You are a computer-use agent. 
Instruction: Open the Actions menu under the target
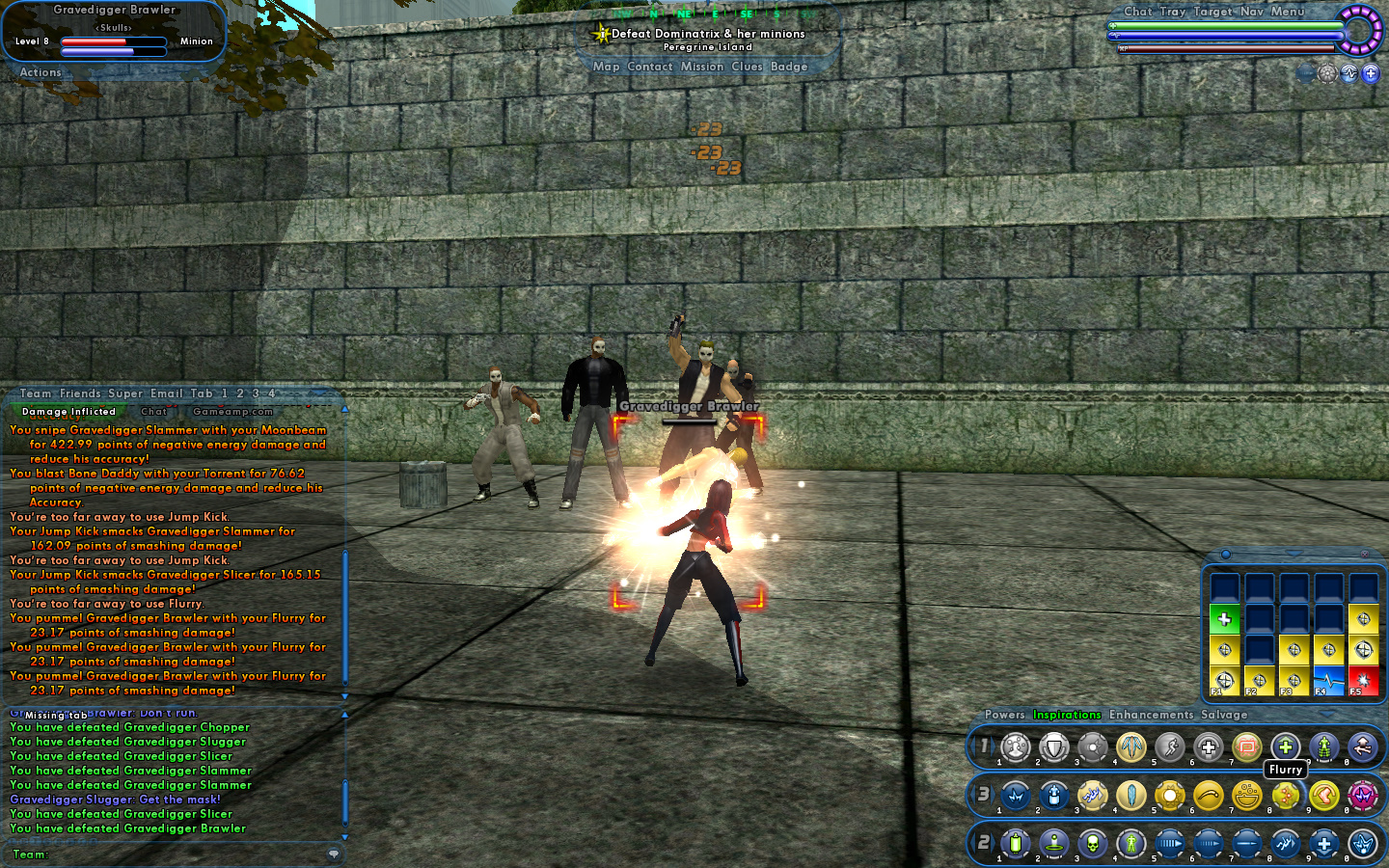pyautogui.click(x=41, y=72)
